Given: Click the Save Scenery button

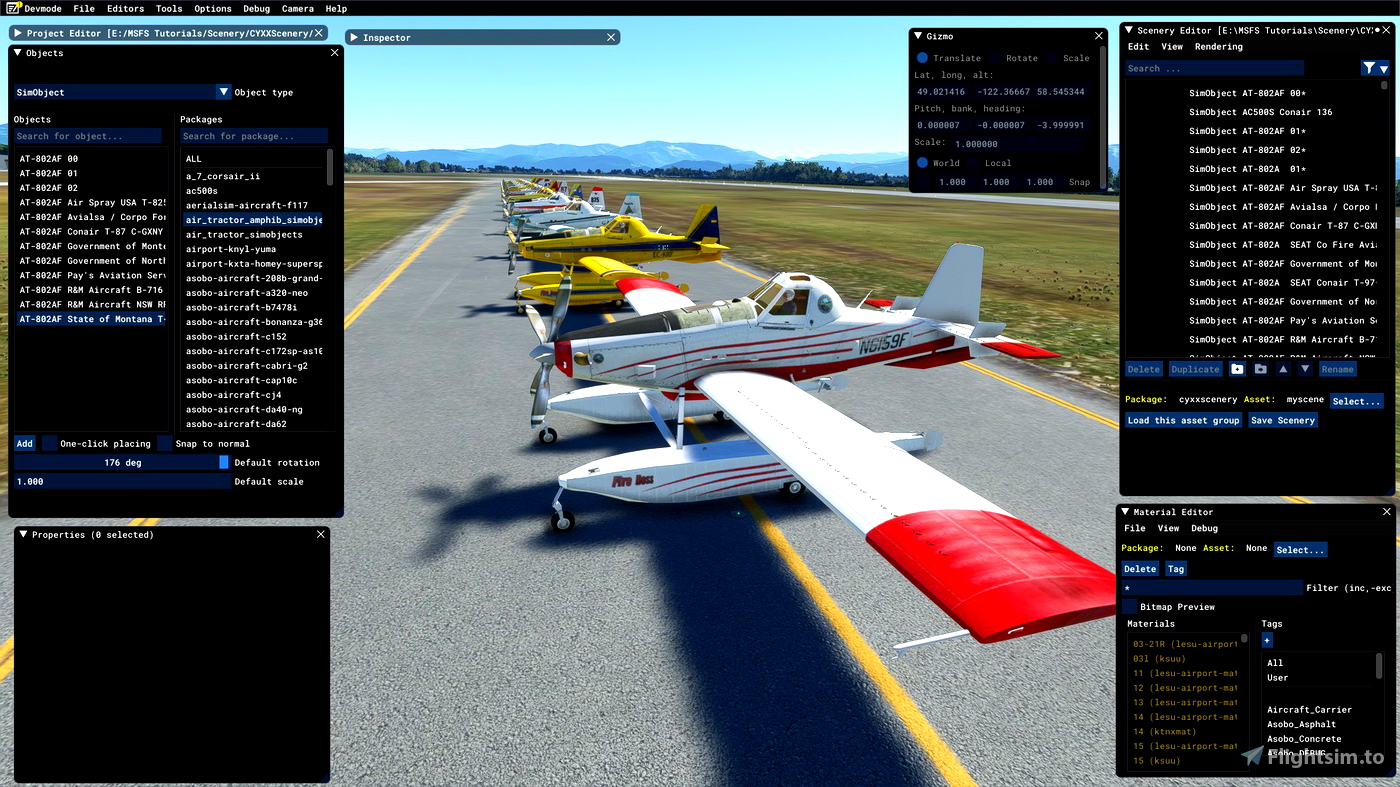Looking at the screenshot, I should pyautogui.click(x=1282, y=420).
